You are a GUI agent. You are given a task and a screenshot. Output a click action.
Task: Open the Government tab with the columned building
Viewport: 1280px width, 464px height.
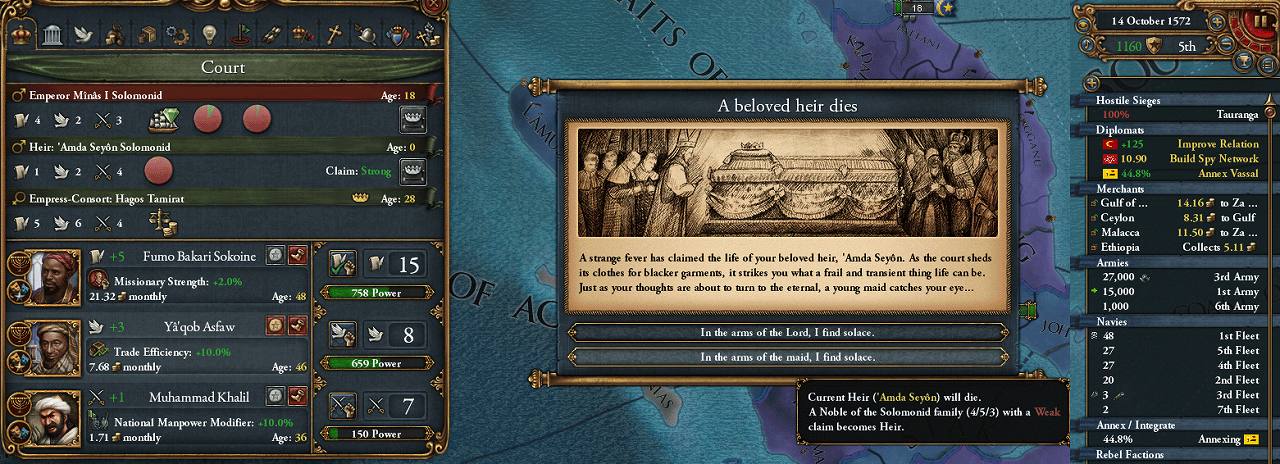[52, 35]
